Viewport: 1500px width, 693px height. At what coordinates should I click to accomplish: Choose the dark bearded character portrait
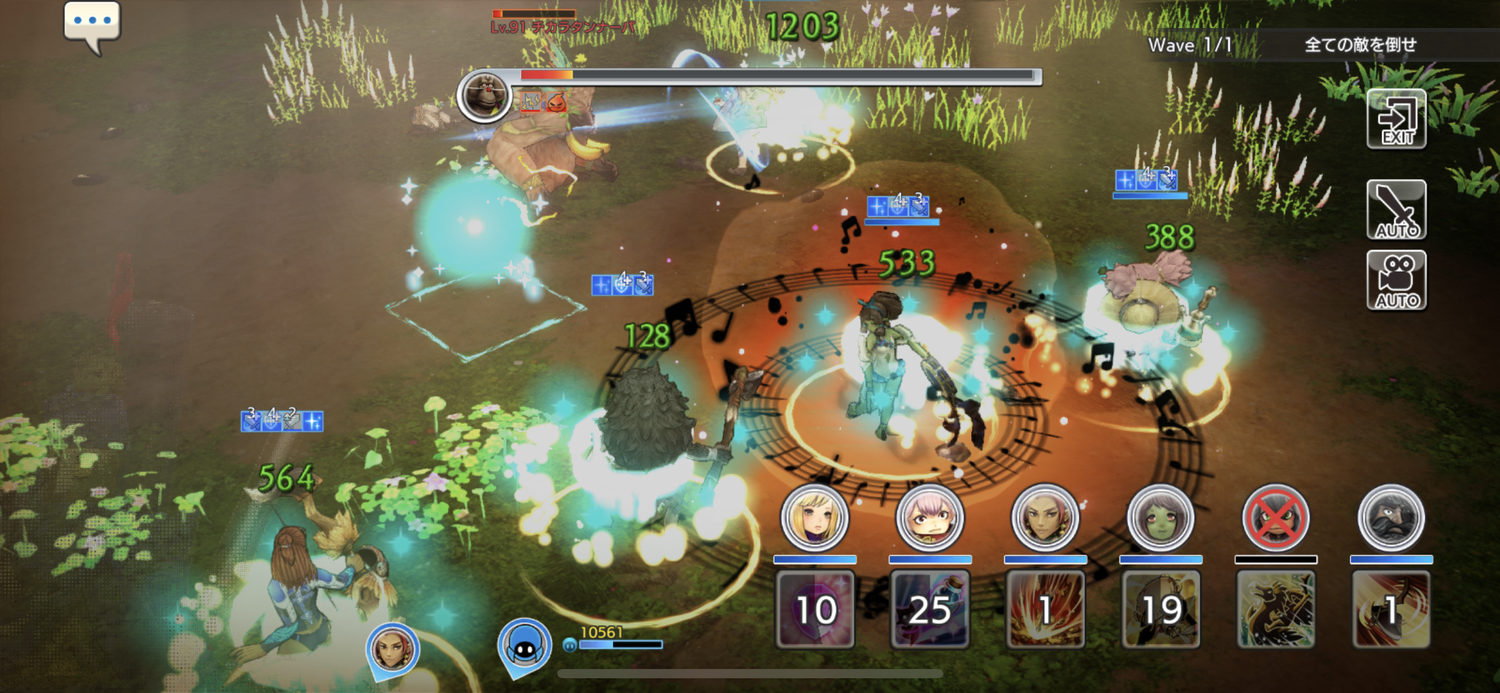[x=1391, y=518]
